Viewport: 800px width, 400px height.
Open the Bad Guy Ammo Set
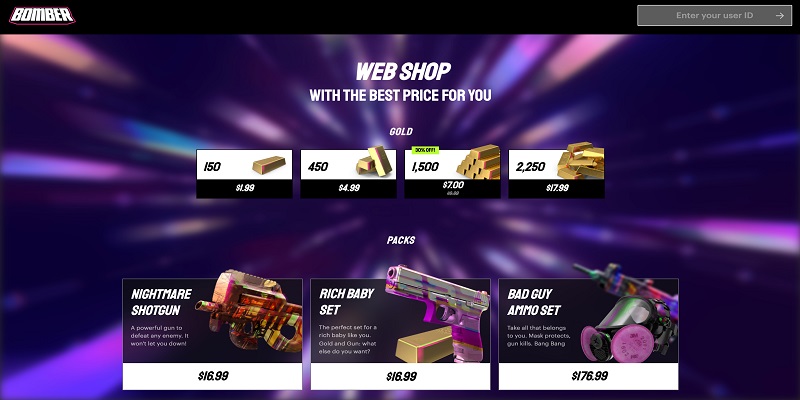click(x=588, y=320)
